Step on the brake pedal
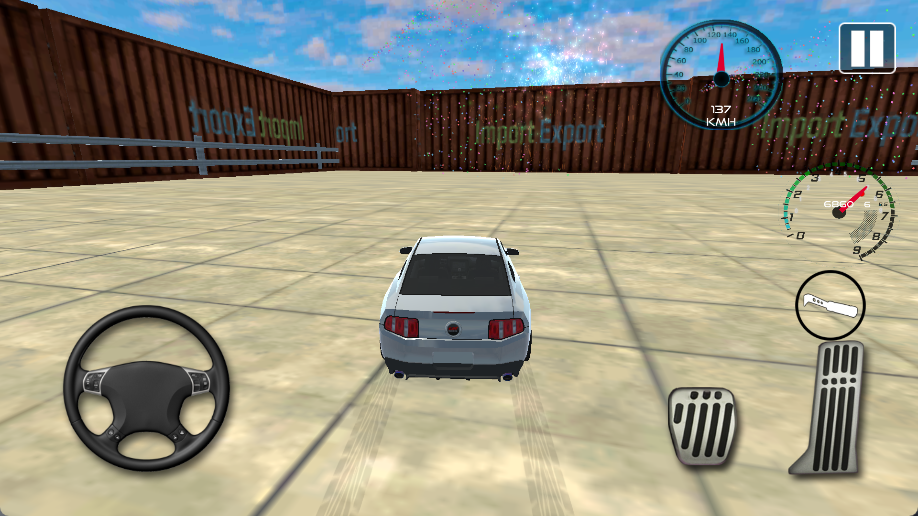This screenshot has height=516, width=918. click(702, 426)
